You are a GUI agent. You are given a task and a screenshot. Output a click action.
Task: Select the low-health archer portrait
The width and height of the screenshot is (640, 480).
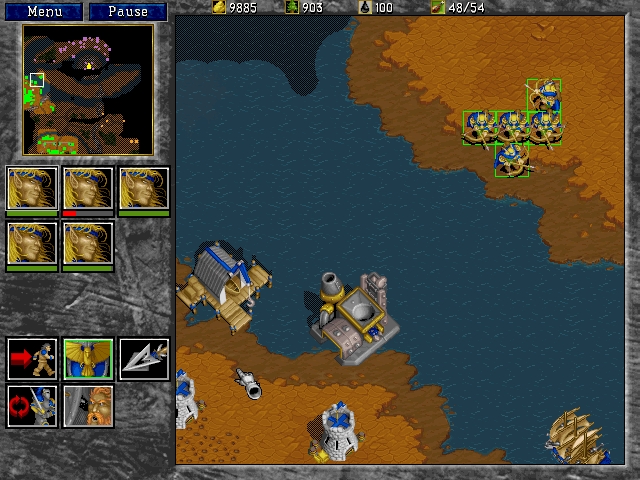(88, 190)
